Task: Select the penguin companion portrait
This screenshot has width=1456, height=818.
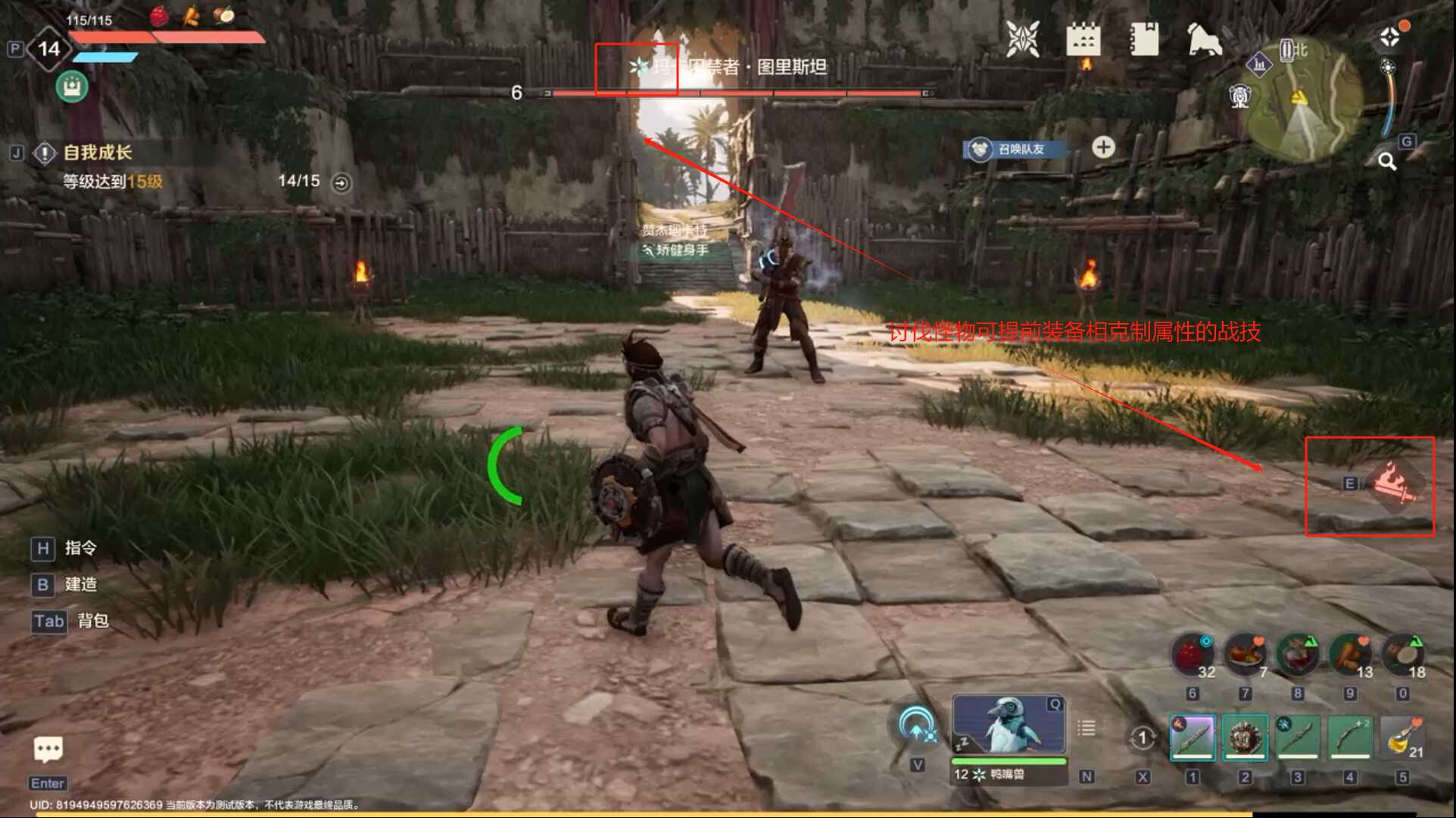Action: point(1008,725)
